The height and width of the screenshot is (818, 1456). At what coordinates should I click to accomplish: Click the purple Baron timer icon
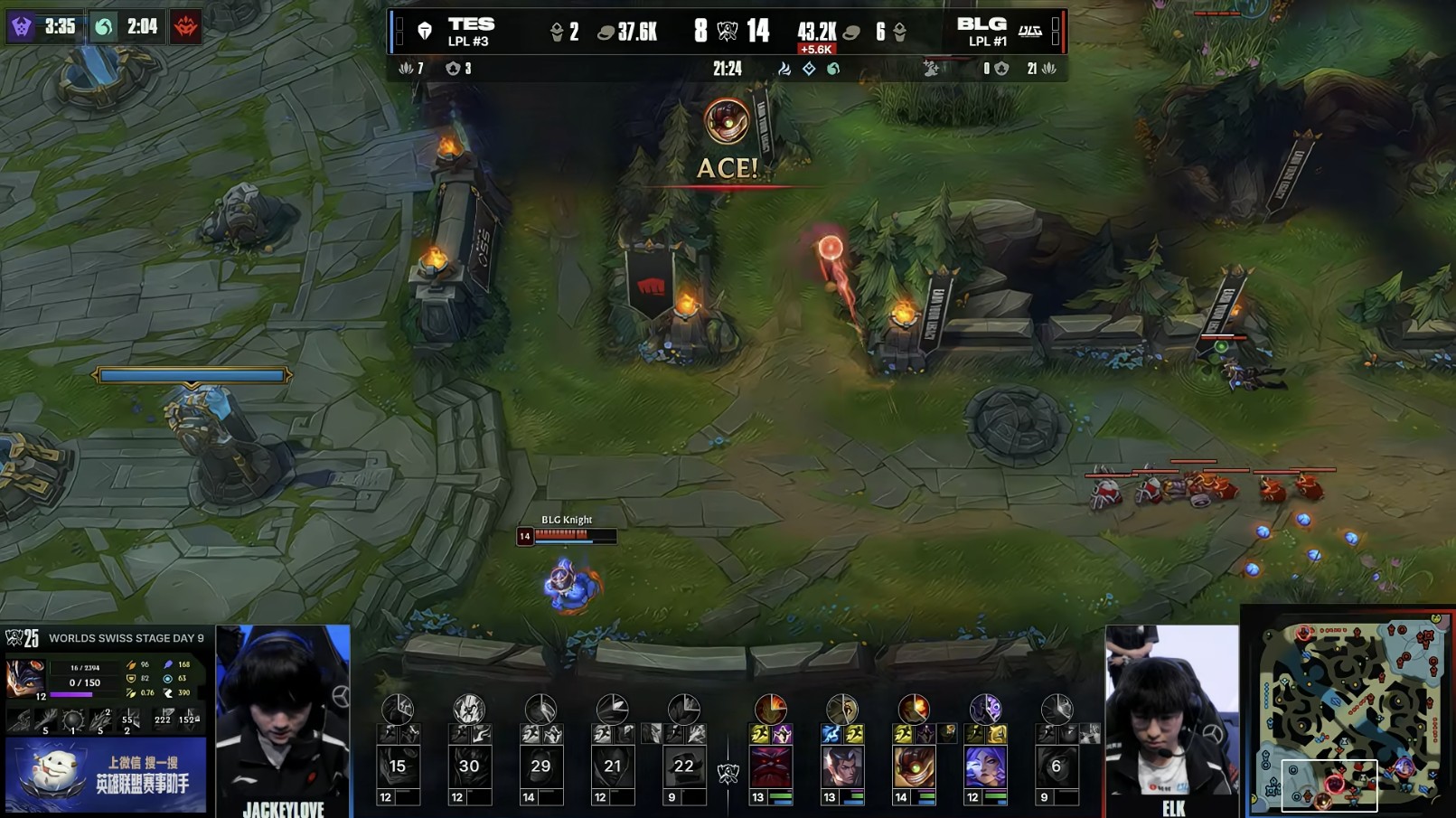point(22,27)
